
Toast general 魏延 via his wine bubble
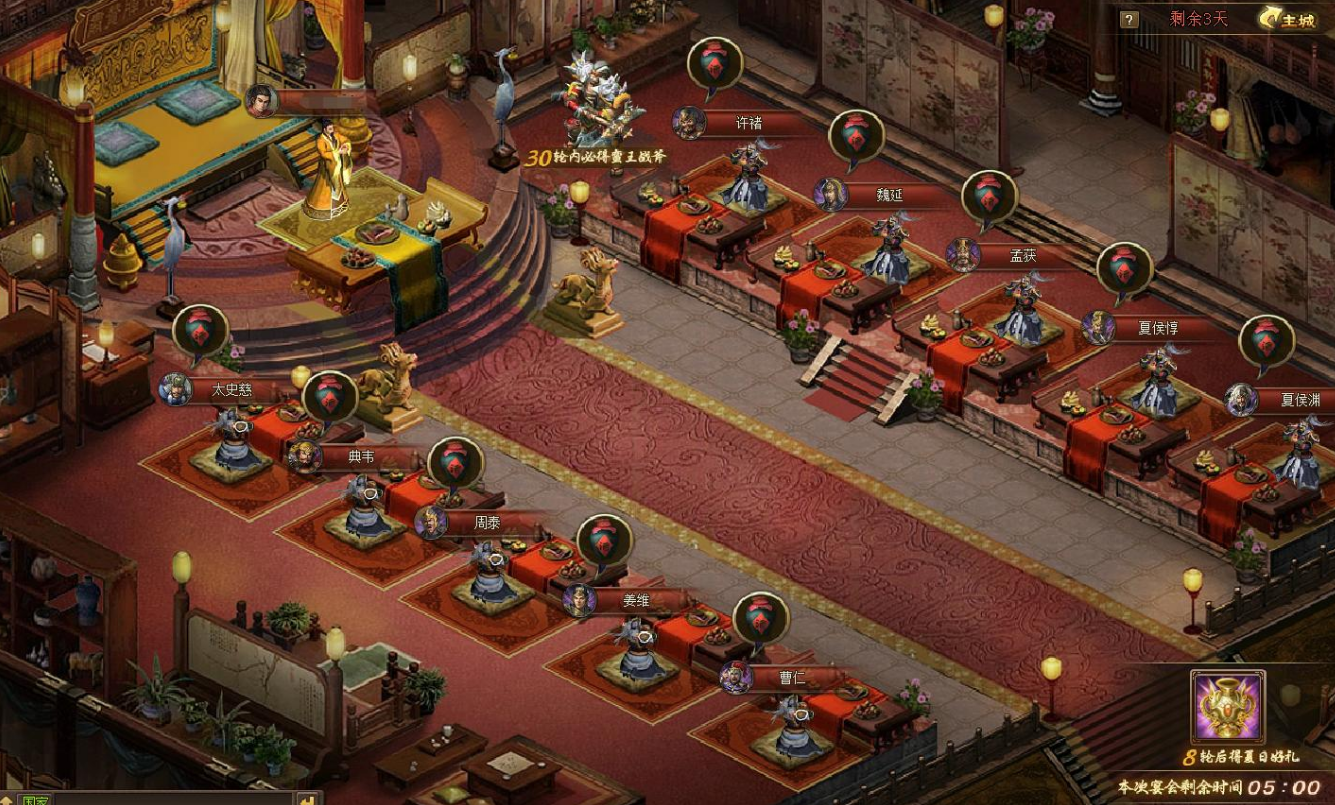tap(856, 138)
